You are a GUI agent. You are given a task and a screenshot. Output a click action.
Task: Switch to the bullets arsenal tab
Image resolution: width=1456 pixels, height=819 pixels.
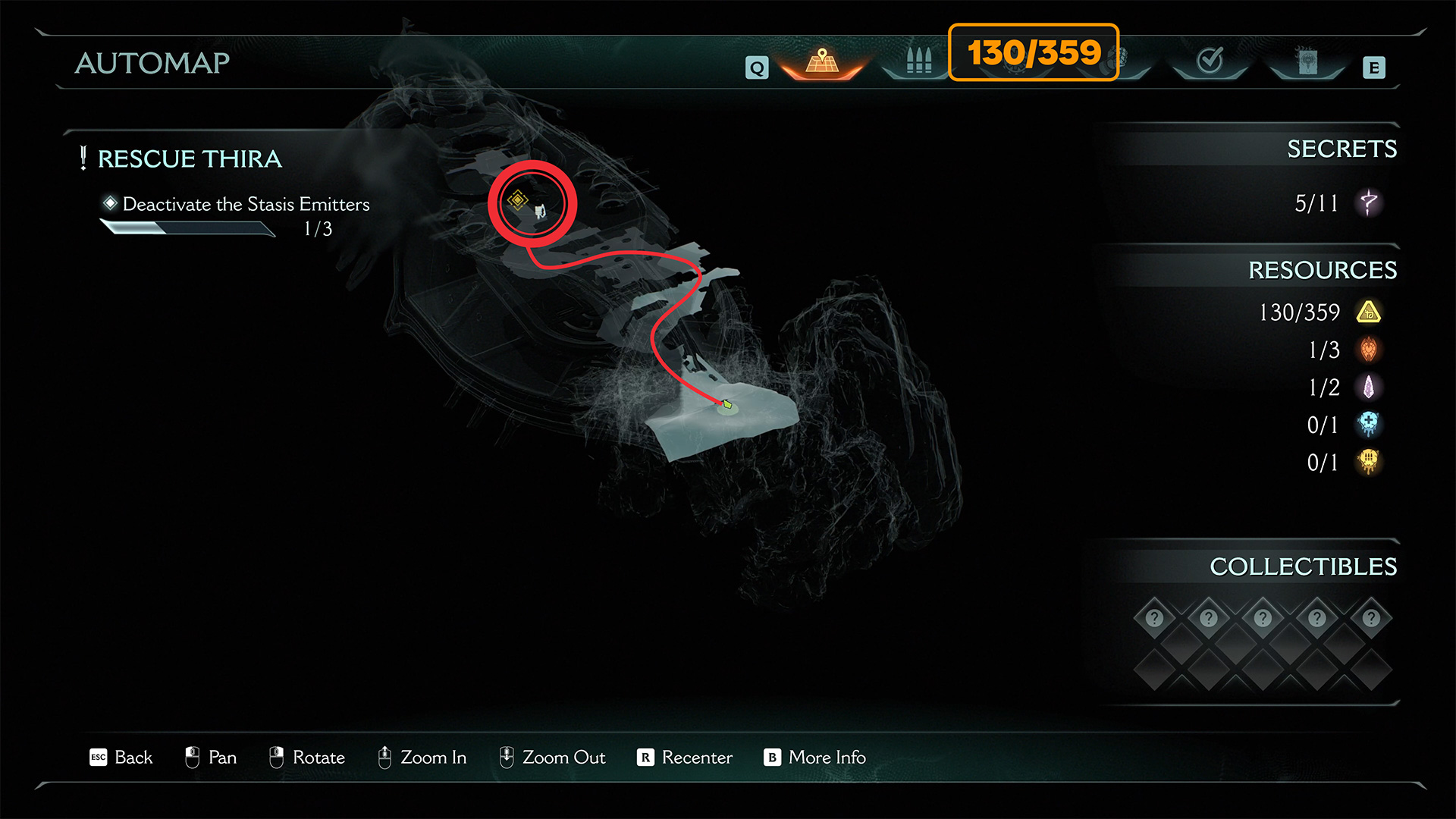[x=918, y=61]
